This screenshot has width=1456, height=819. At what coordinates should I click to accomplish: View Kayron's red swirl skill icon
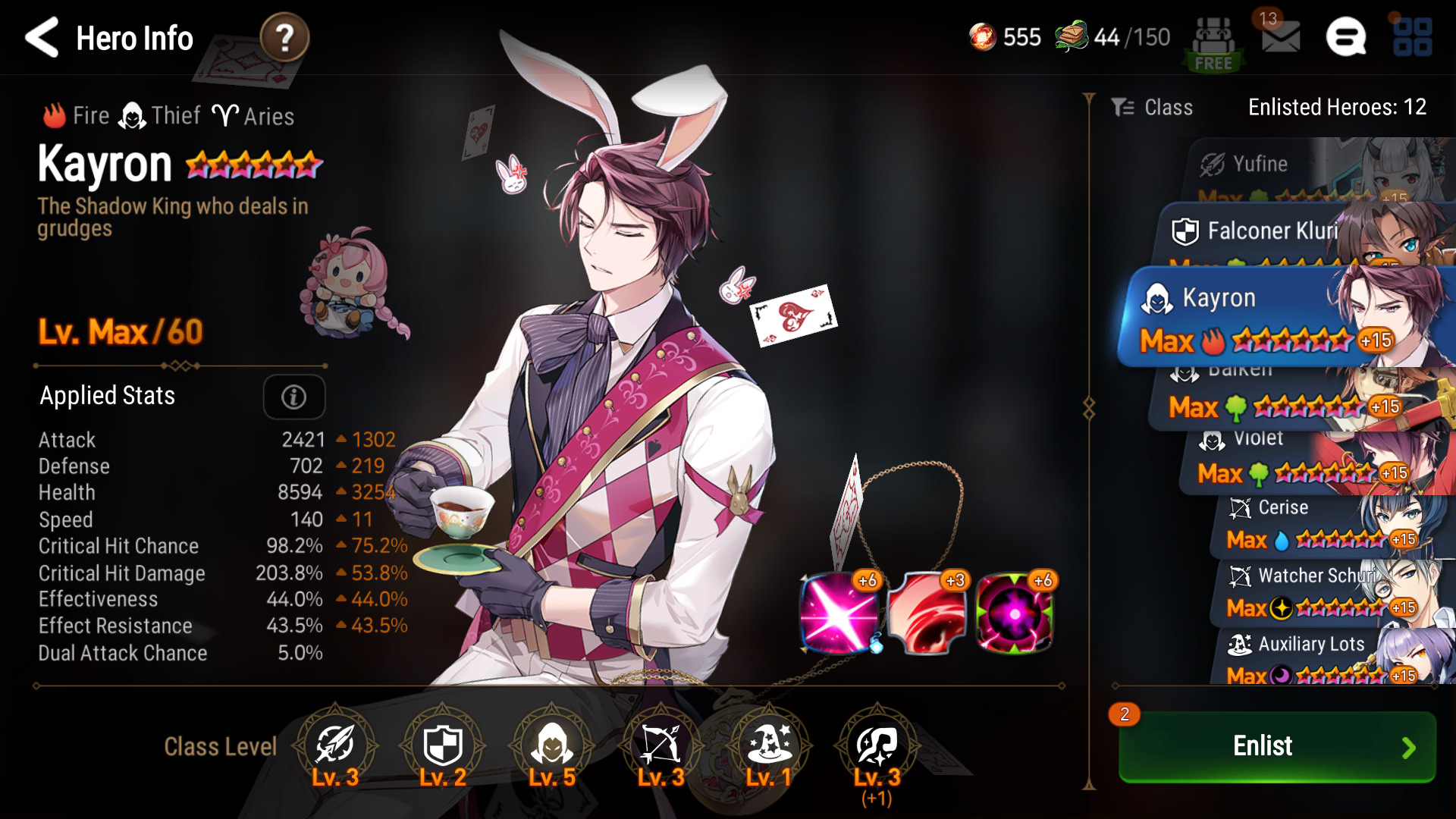pyautogui.click(x=927, y=613)
